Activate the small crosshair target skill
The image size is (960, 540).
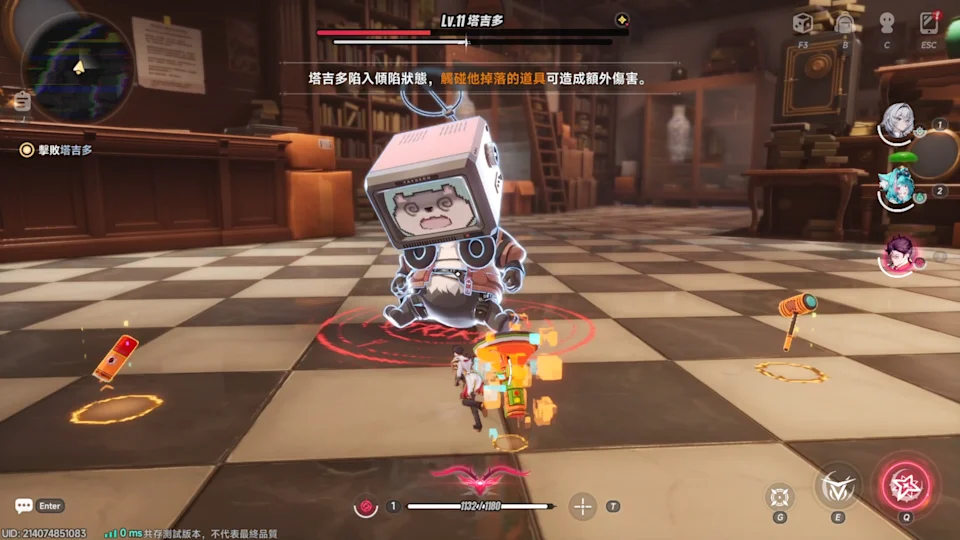pyautogui.click(x=780, y=495)
